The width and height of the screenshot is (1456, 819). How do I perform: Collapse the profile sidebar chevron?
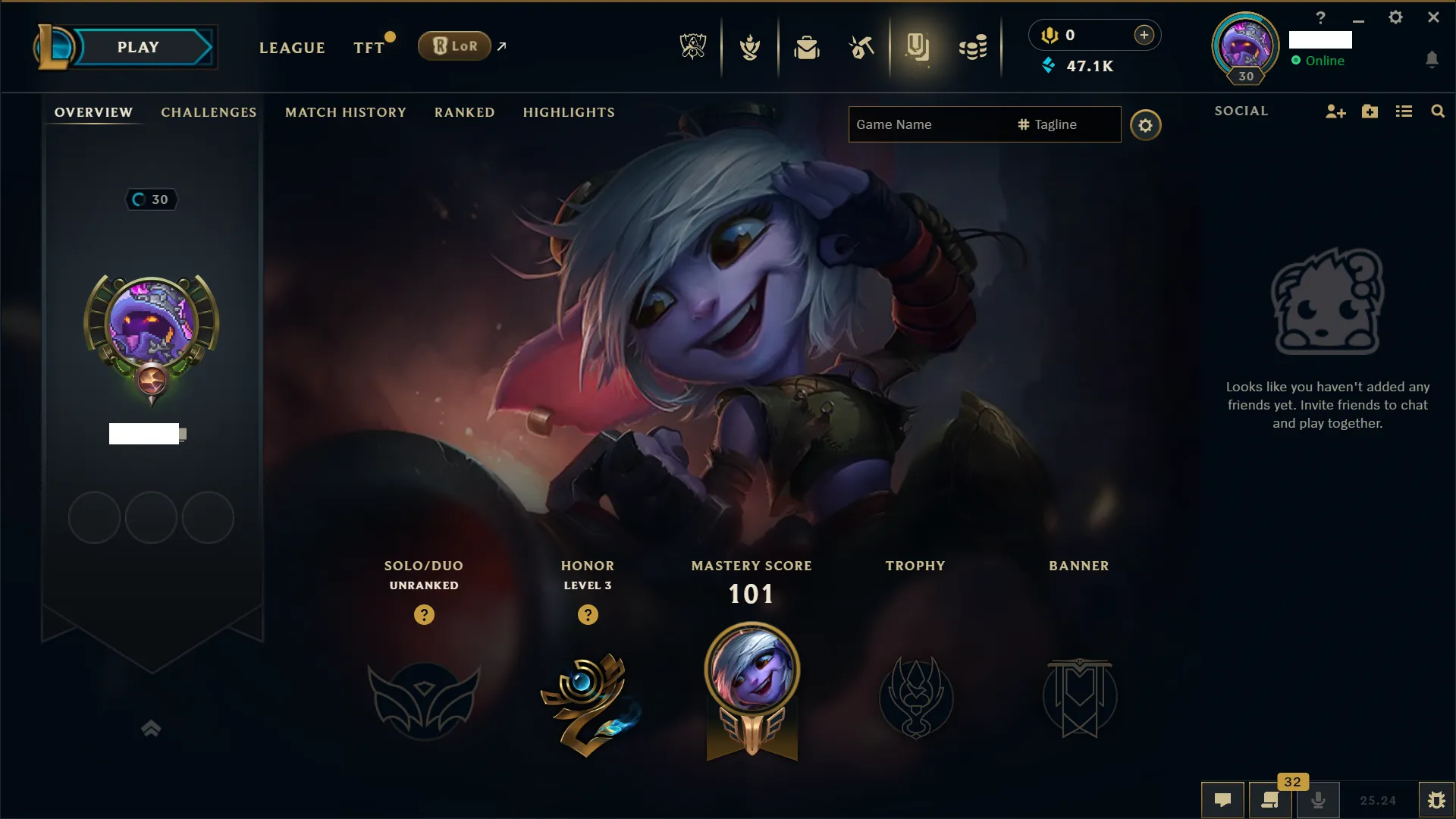(151, 729)
